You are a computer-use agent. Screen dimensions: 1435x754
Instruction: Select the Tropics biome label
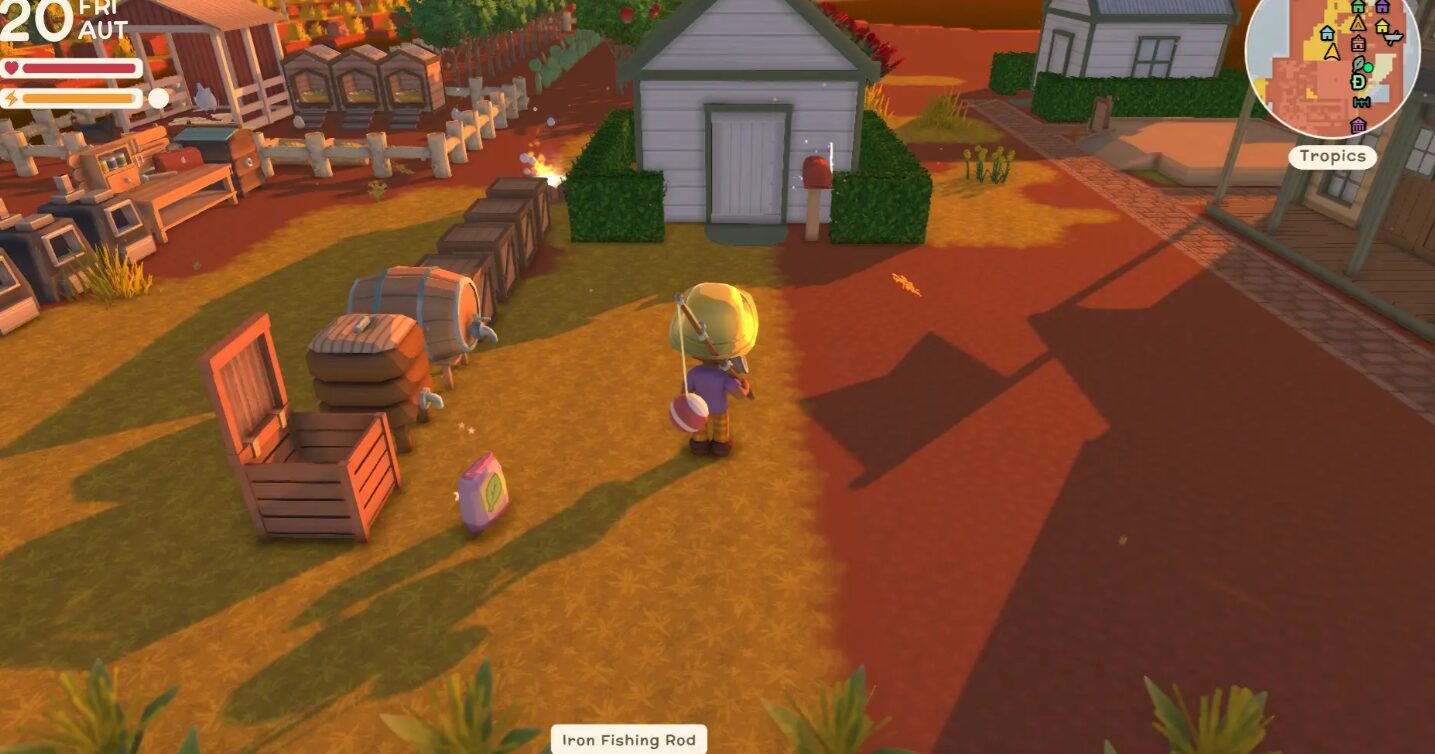1332,157
